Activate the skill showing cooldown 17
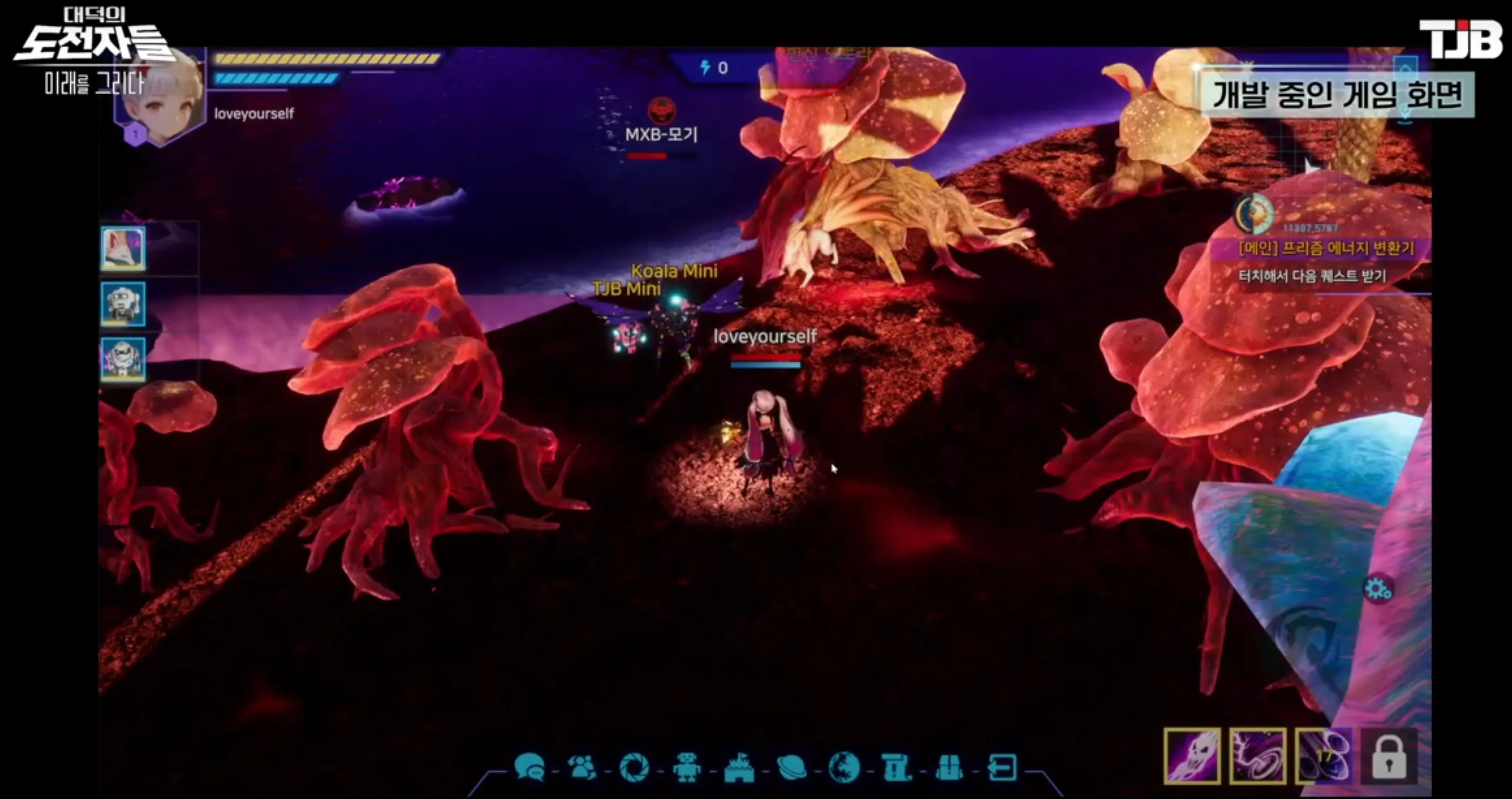Image resolution: width=1512 pixels, height=799 pixels. tap(1324, 756)
